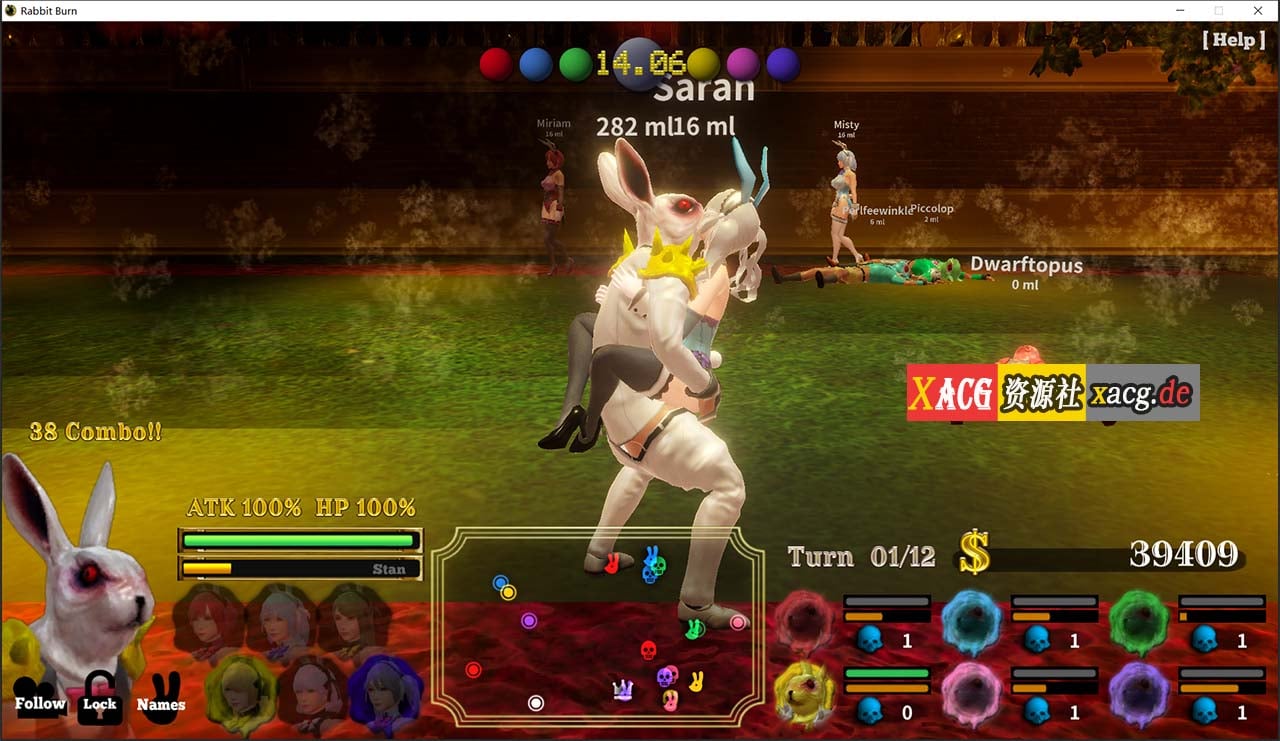This screenshot has width=1280, height=741.
Task: Click the green bunny marker on the minimap
Action: coord(695,630)
